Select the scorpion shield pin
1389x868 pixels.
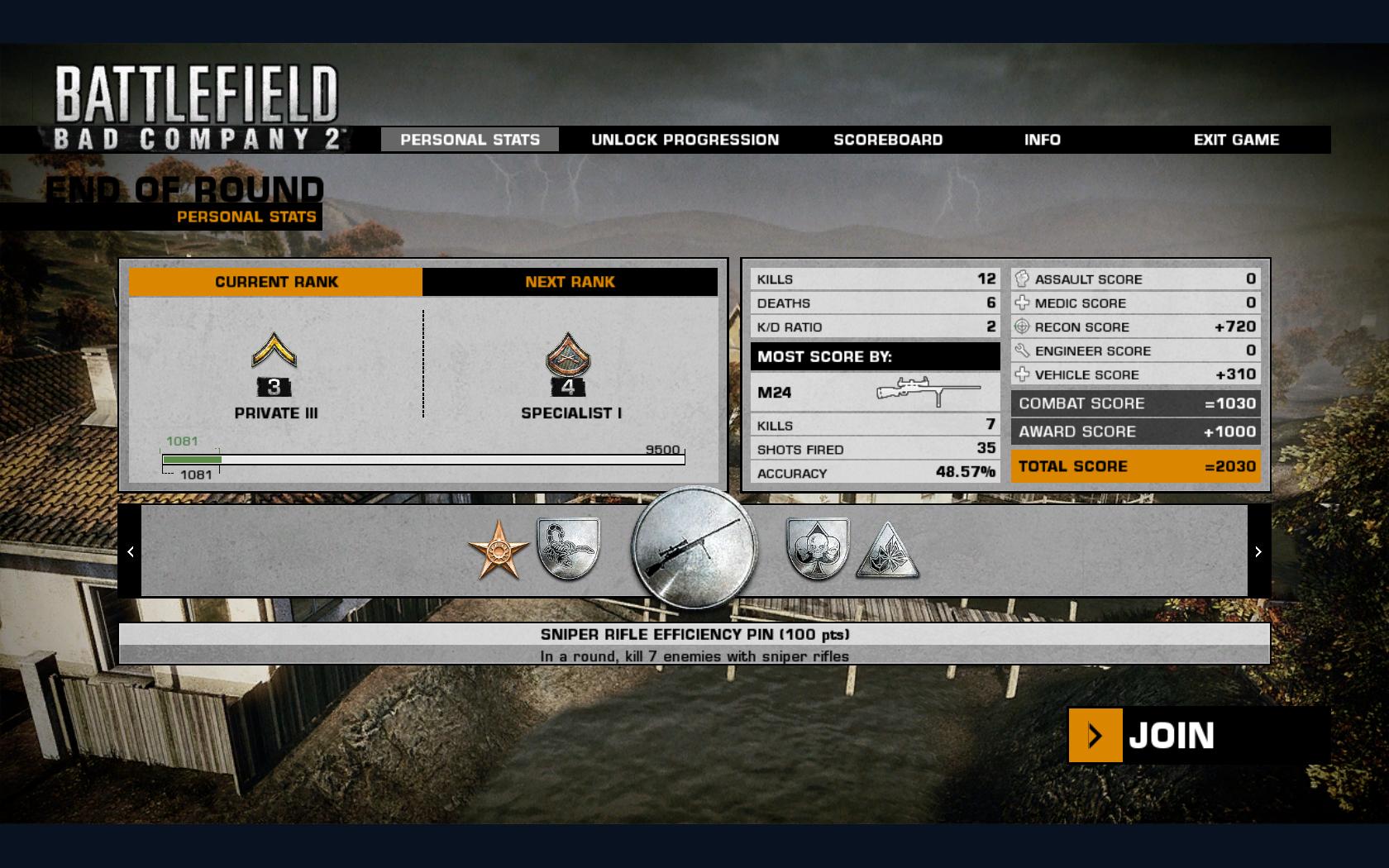(x=569, y=549)
